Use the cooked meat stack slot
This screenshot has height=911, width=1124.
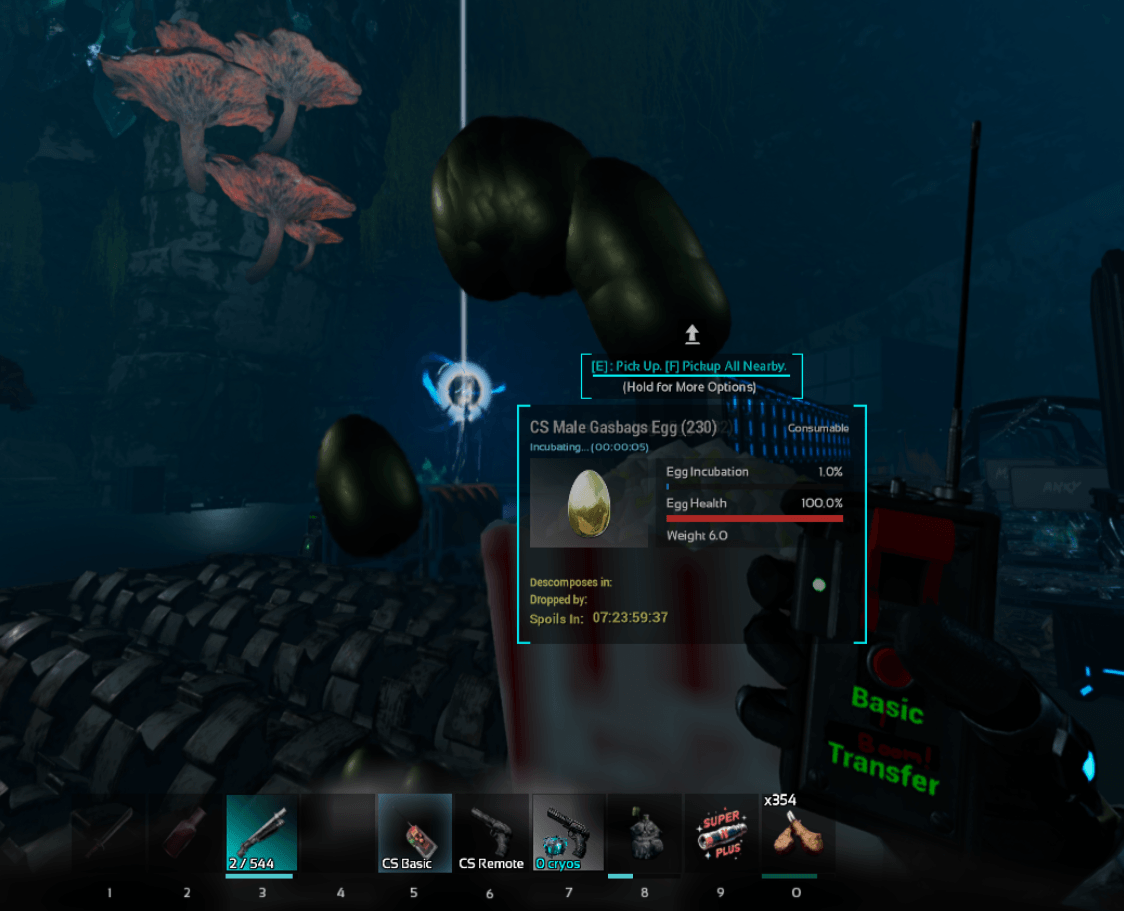797,832
